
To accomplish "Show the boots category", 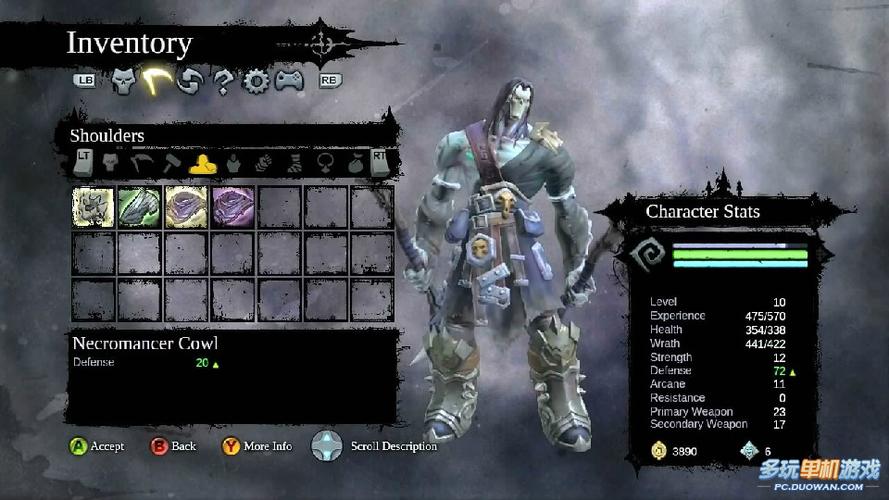I will 295,161.
